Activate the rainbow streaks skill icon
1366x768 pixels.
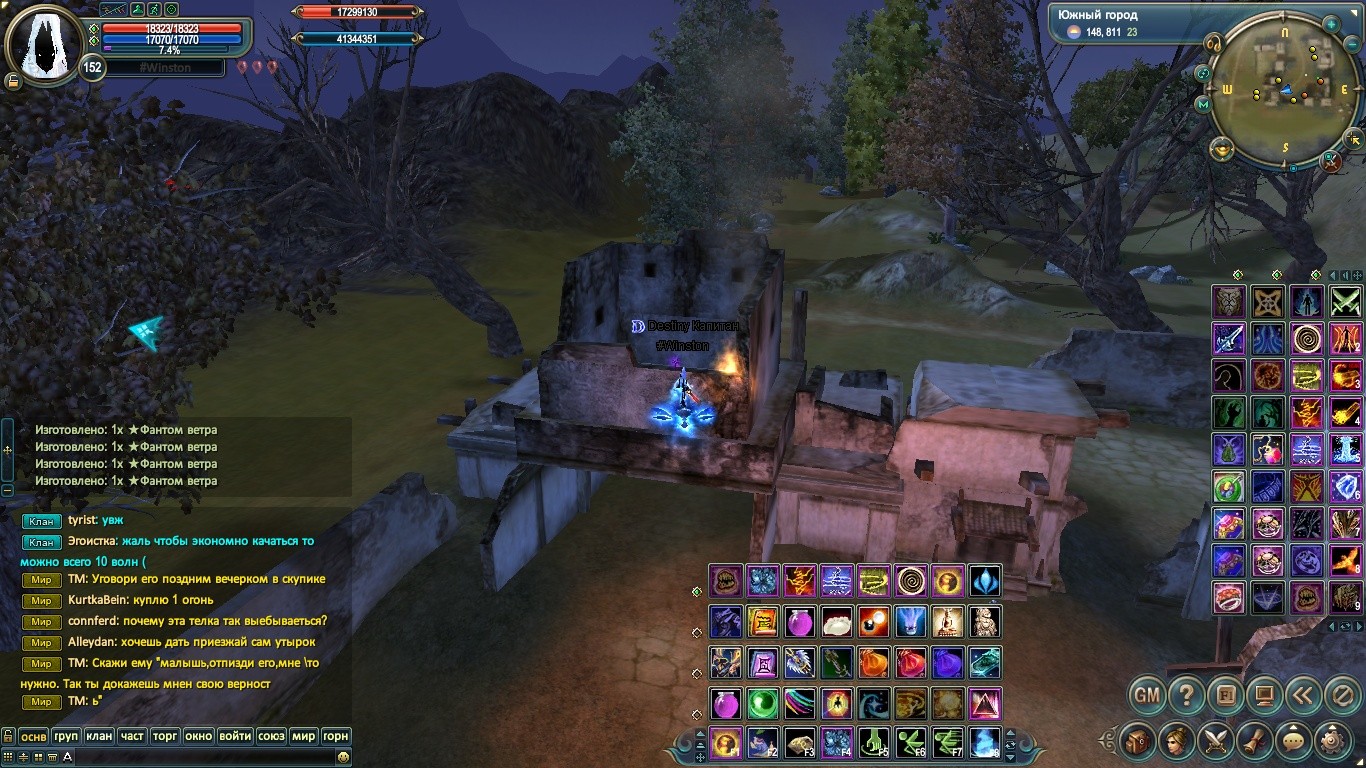(799, 703)
